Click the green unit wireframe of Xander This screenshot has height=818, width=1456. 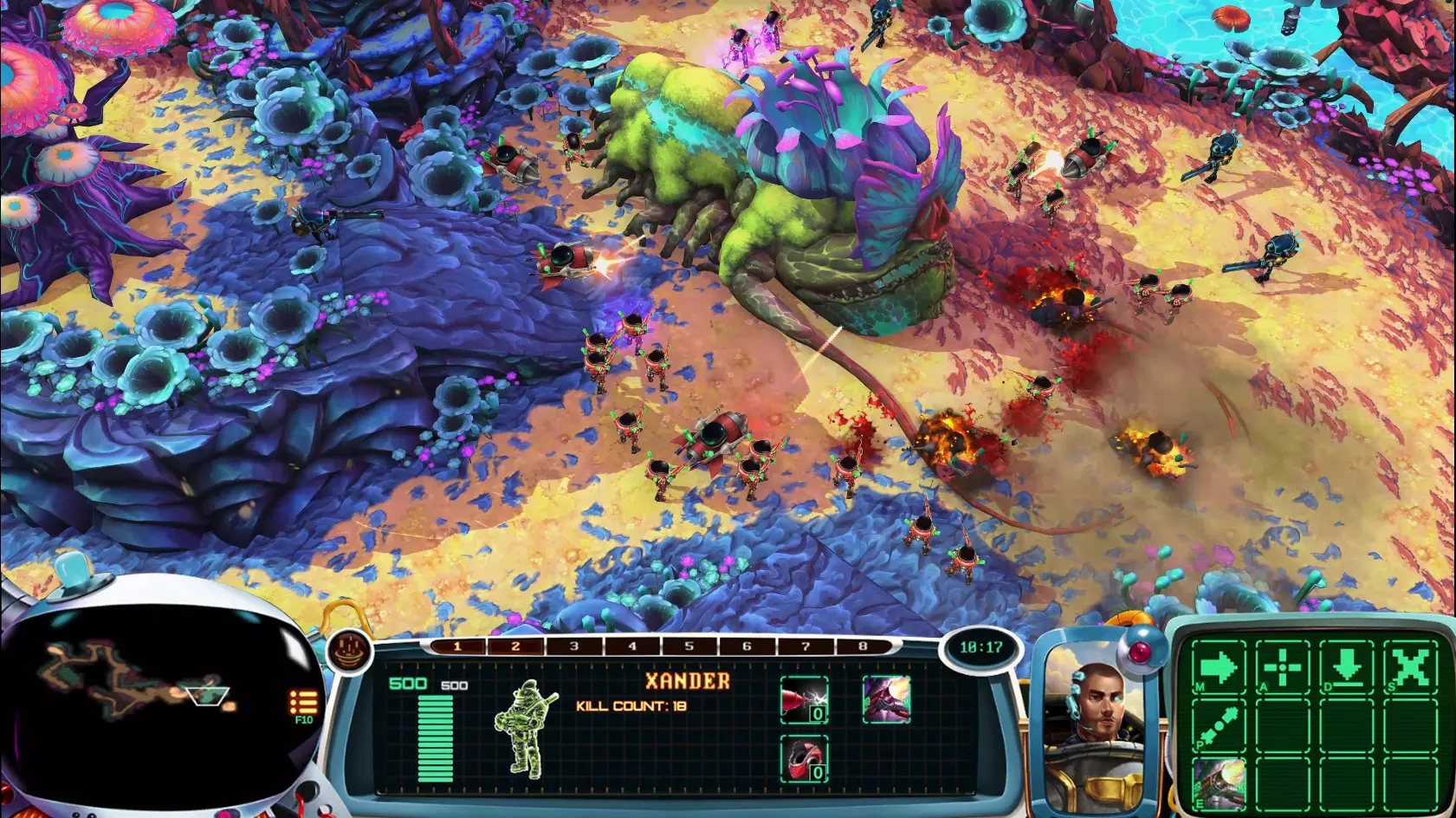[525, 729]
